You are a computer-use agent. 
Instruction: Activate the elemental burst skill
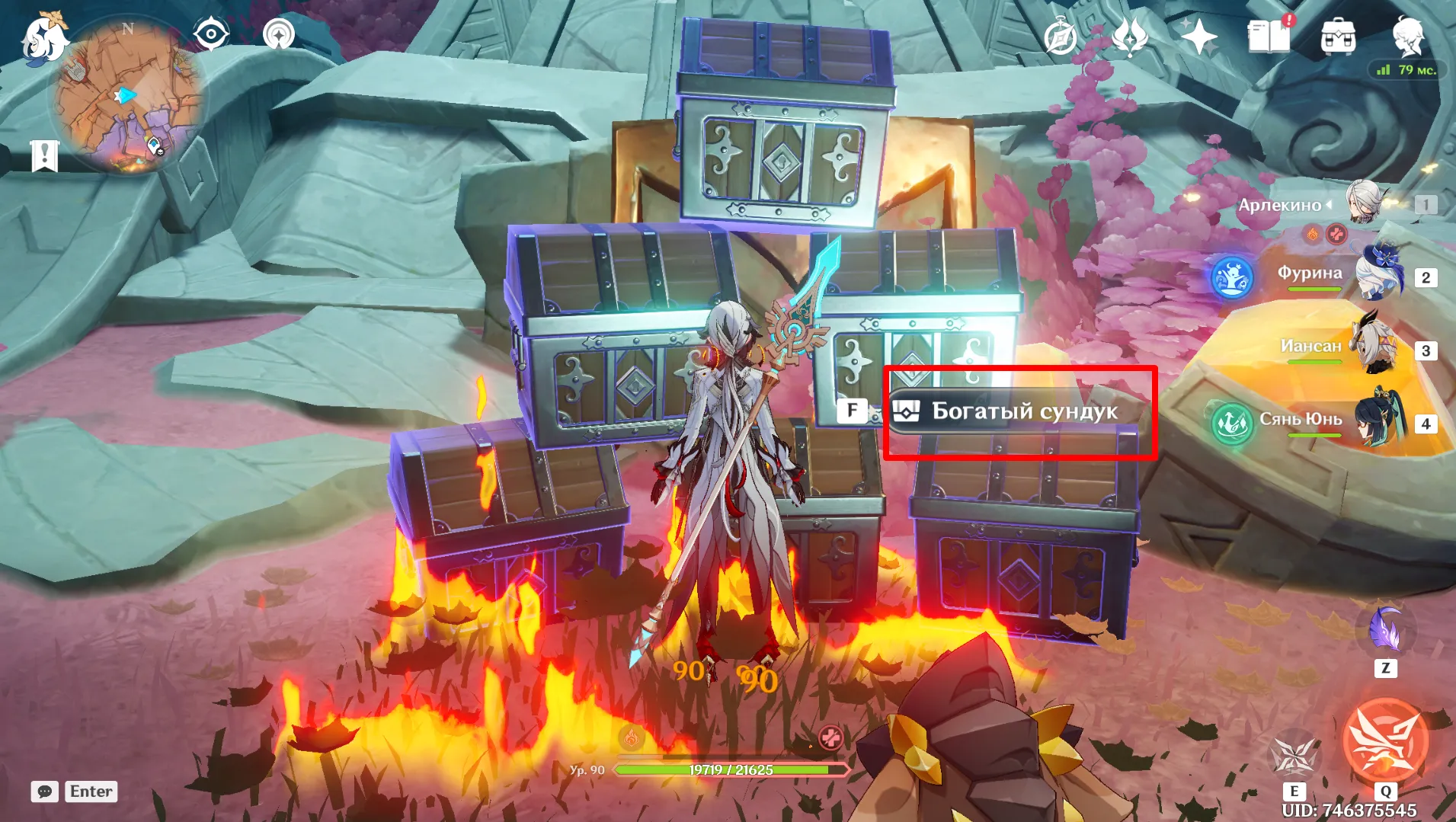(1385, 741)
